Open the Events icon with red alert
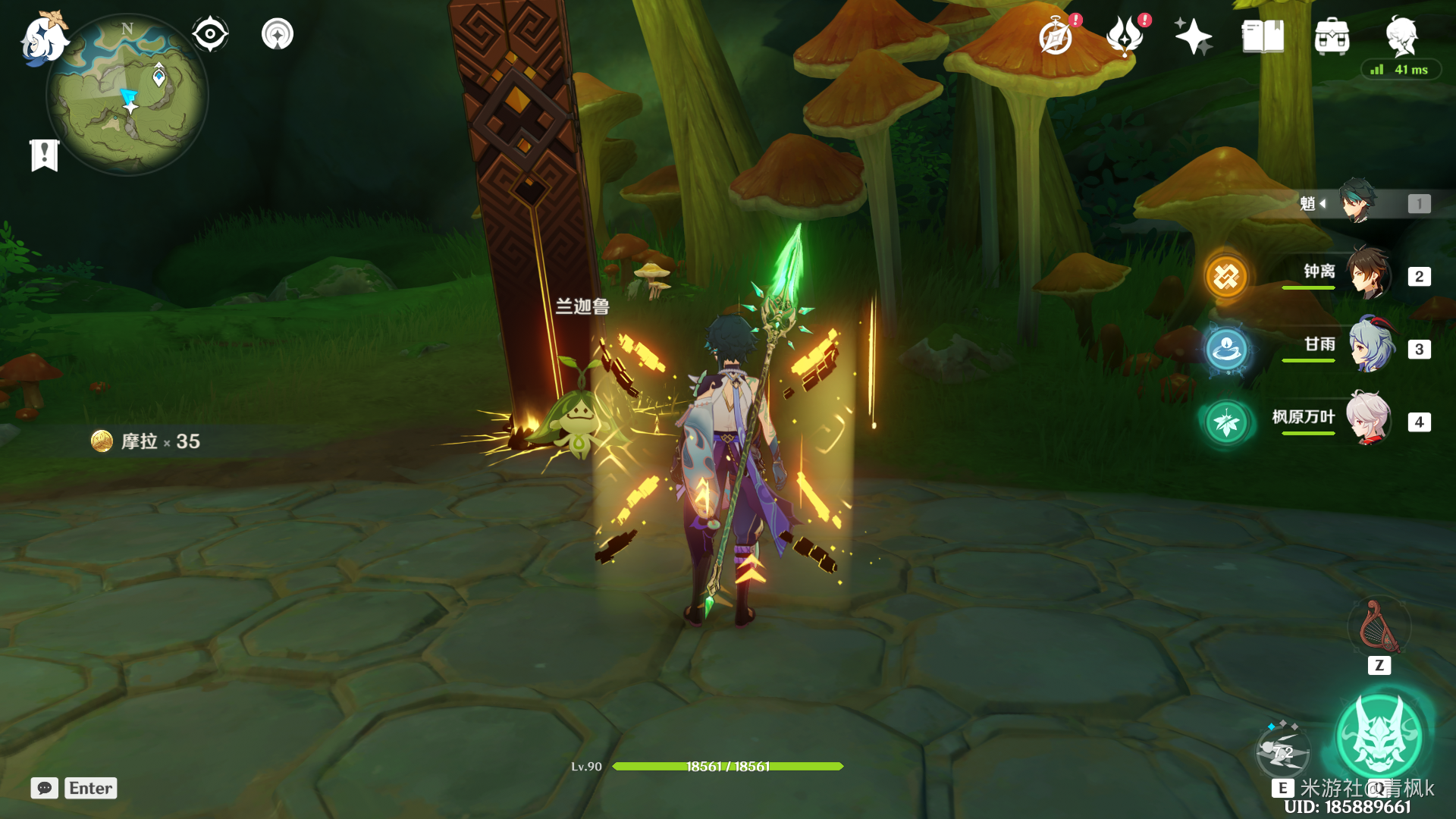Screen dimensions: 1456x819 click(x=1125, y=36)
